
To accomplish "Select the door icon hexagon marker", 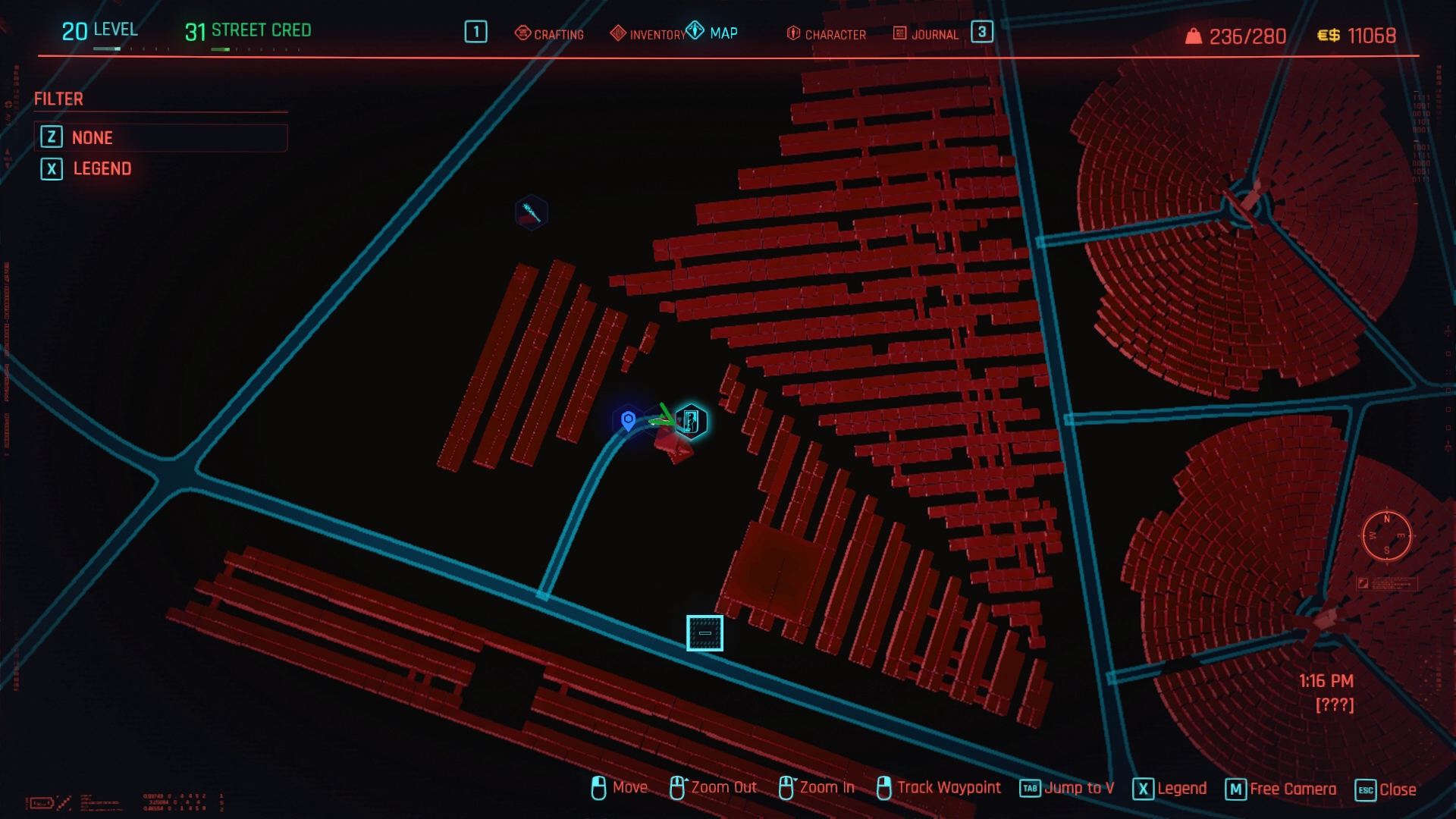I will [691, 421].
